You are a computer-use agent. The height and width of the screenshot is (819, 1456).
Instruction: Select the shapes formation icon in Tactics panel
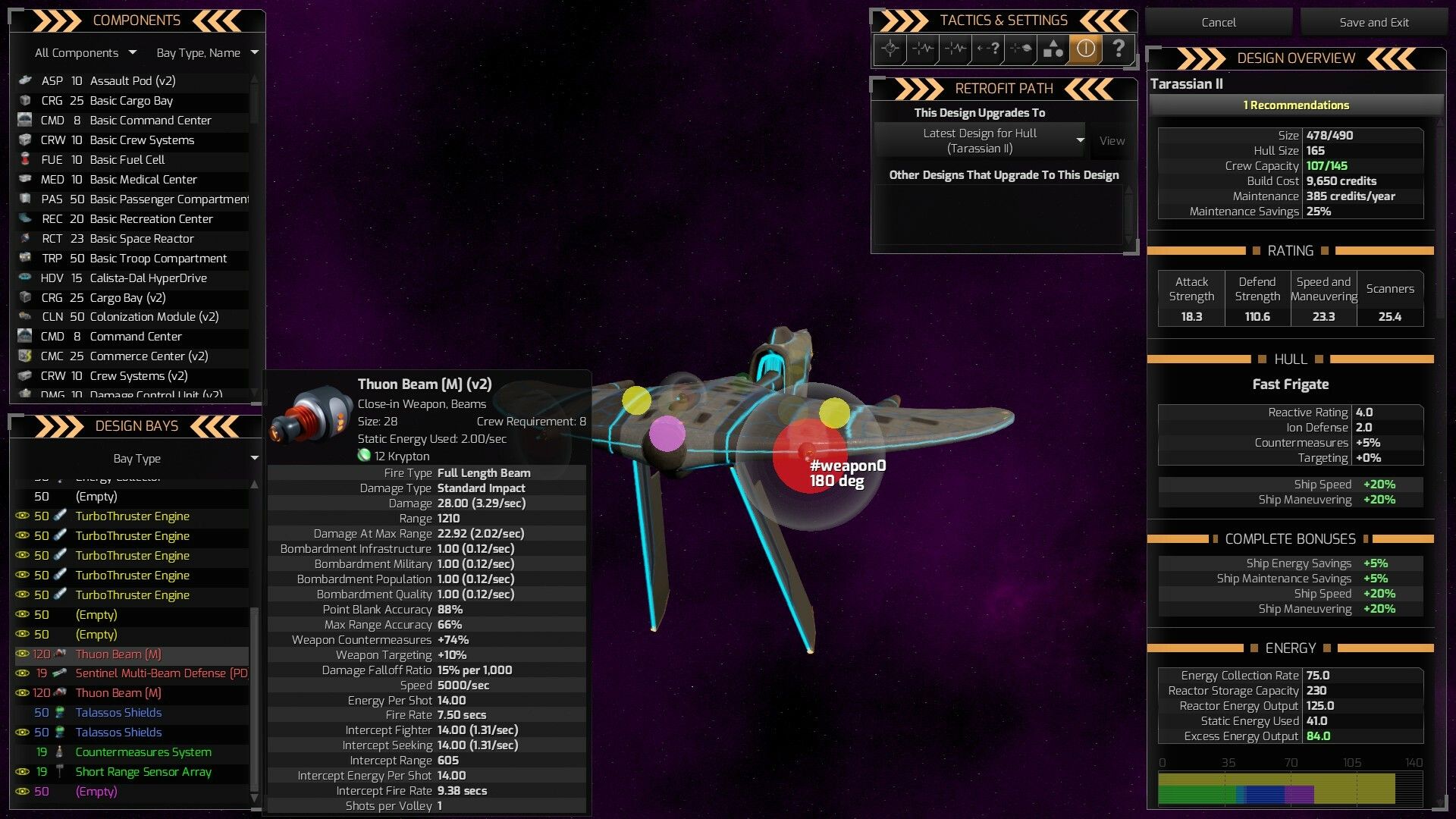1053,49
